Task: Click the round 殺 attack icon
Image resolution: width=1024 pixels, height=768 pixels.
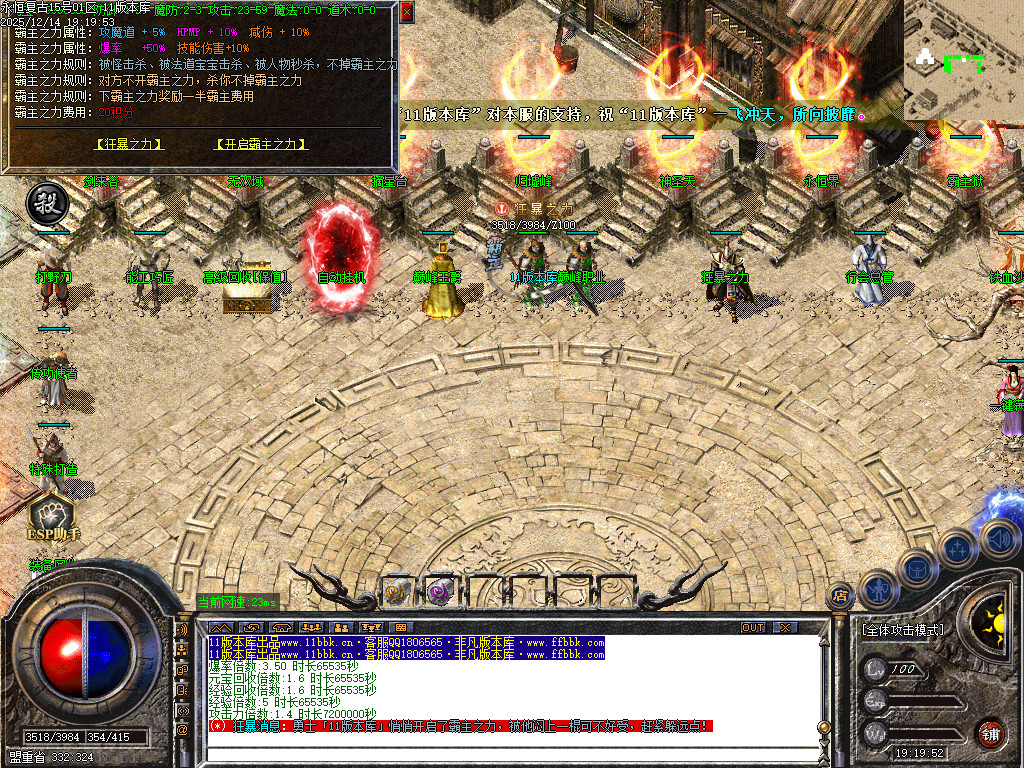Action: (x=46, y=202)
